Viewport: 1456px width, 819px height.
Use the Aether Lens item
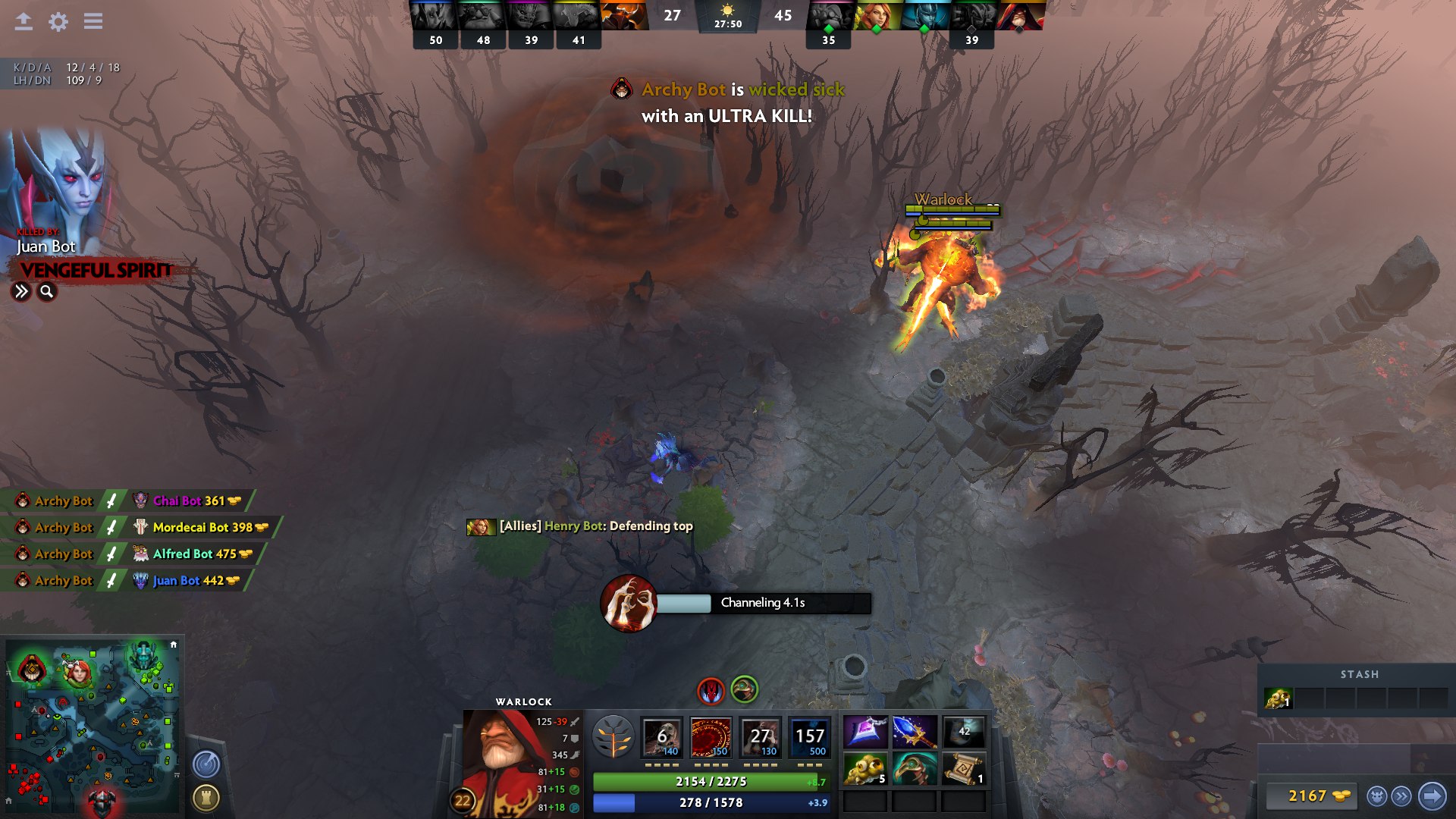coord(865,732)
